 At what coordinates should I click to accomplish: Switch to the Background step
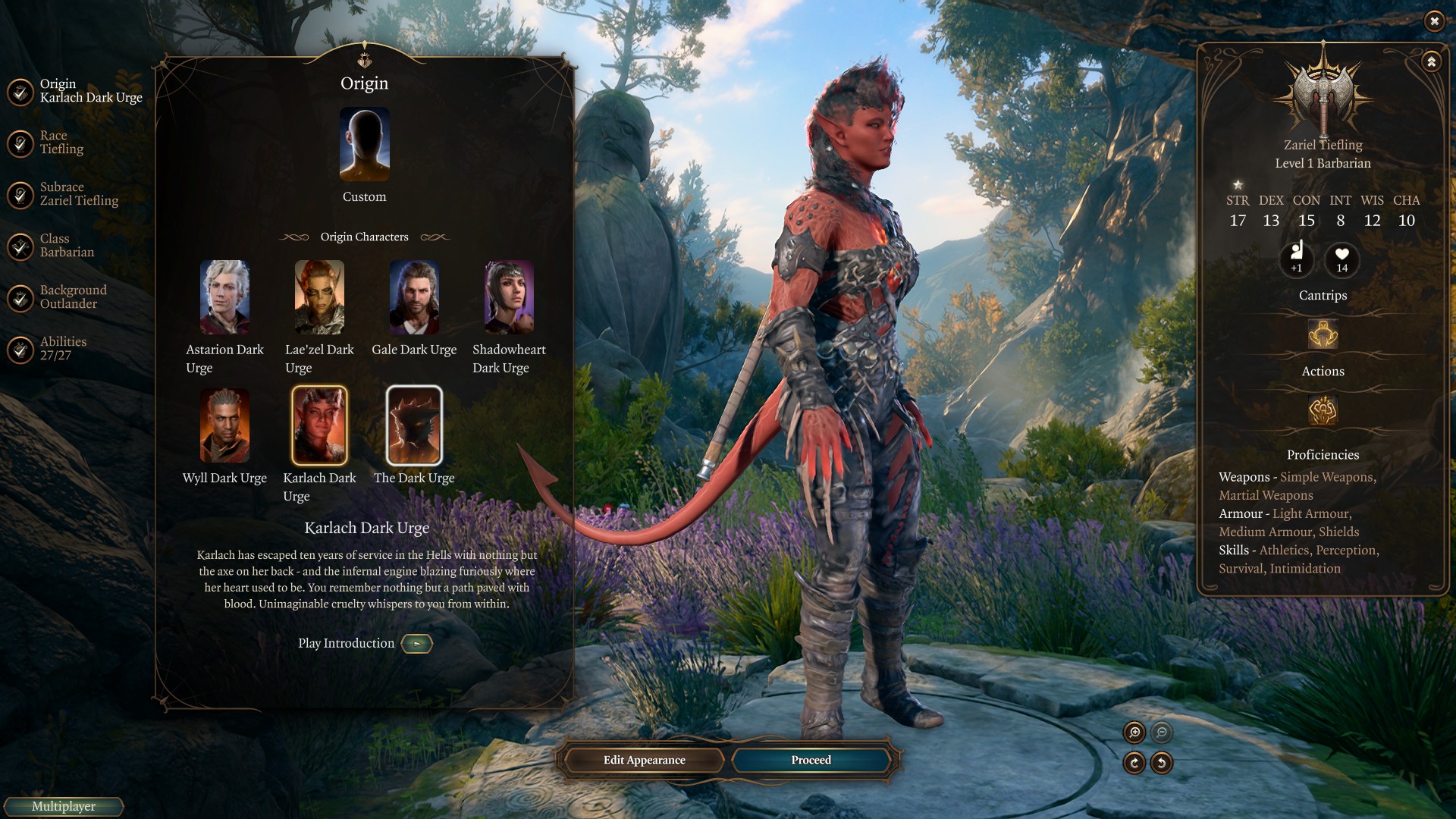(x=72, y=297)
